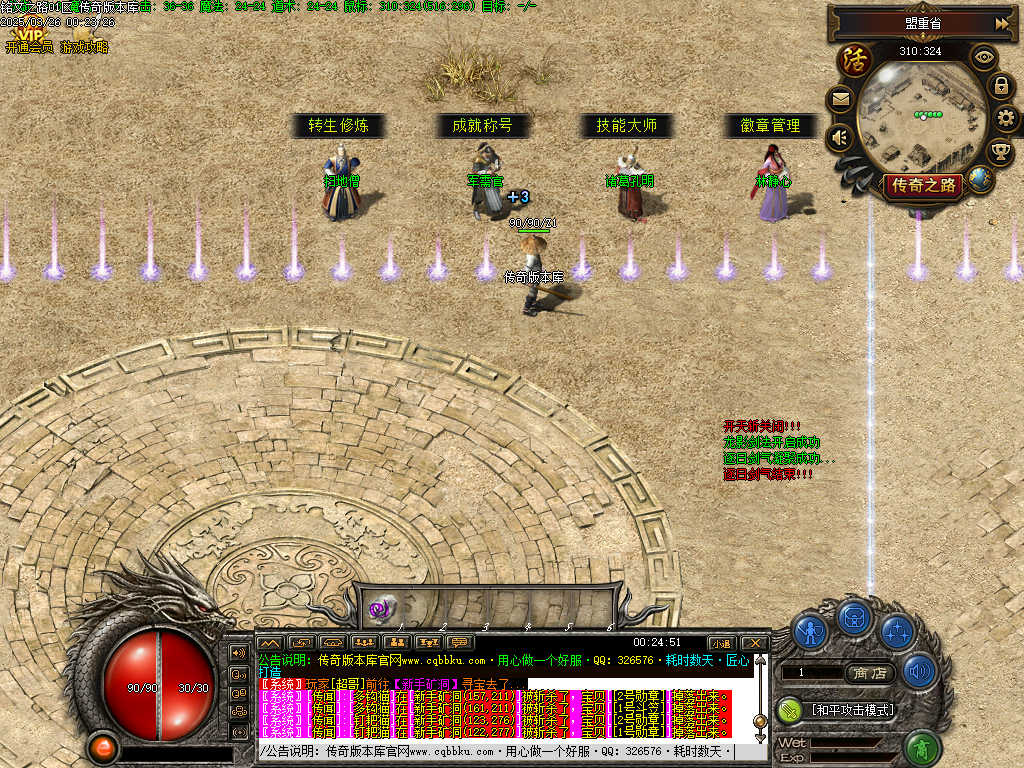Open settings with the gear icon
Viewport: 1024px width, 768px height.
click(x=1007, y=119)
